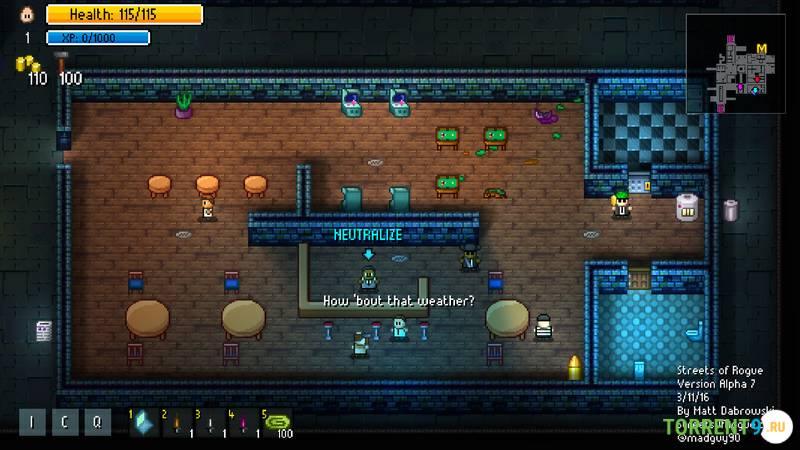Image resolution: width=800 pixels, height=450 pixels.
Task: Select the white item in hotbar slot 3
Action: point(210,423)
